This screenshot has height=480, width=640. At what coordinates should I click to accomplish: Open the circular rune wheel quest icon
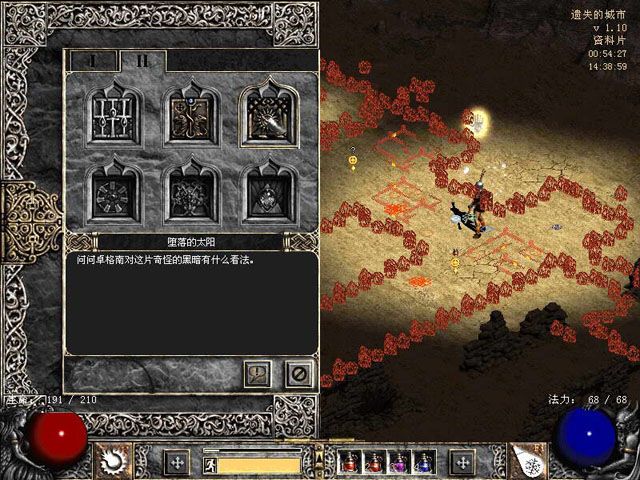click(x=111, y=190)
